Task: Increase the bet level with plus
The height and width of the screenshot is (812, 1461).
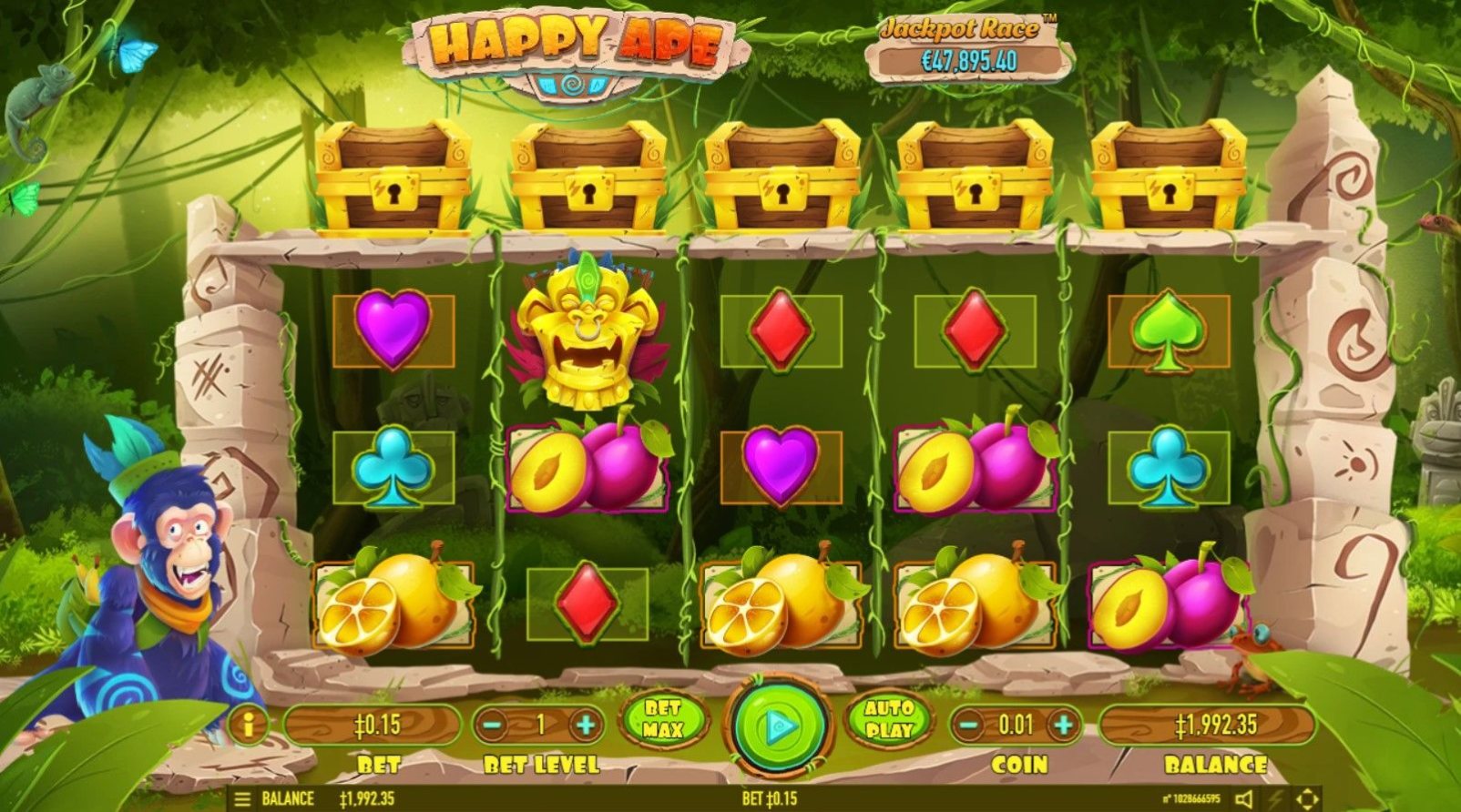Action: (586, 726)
